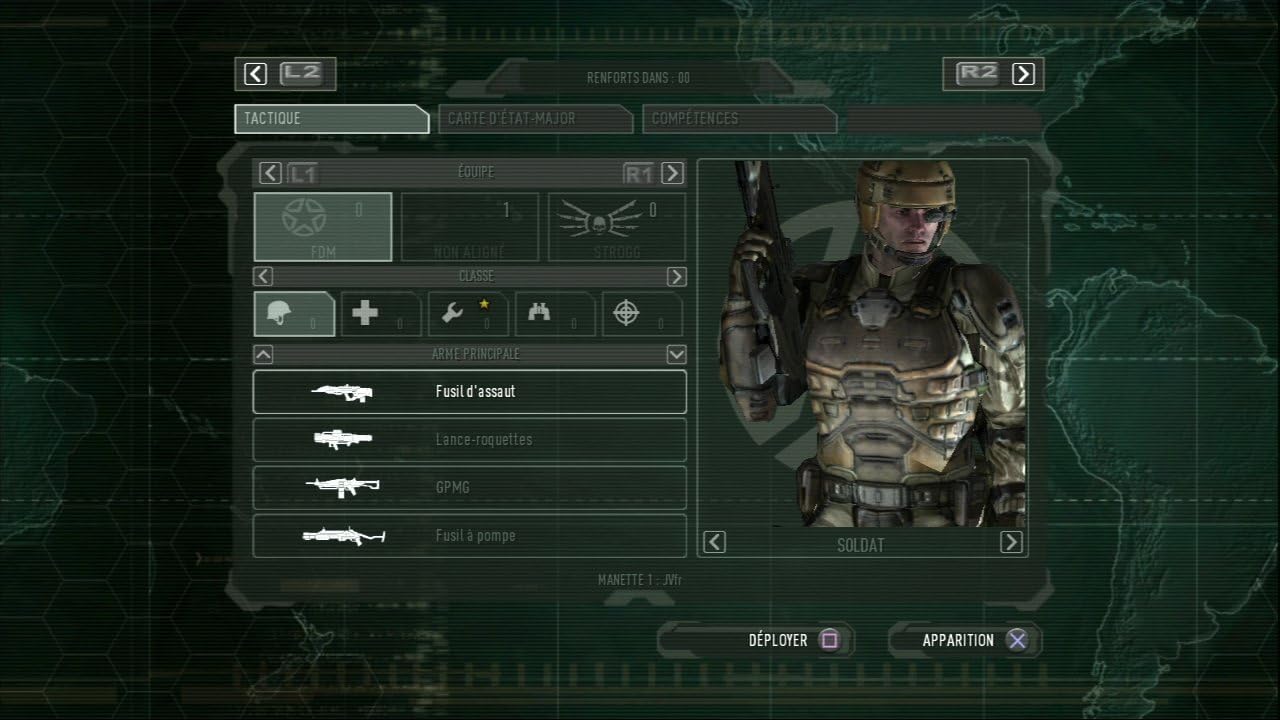
Task: Pick the Fusil à pompe weapon
Action: coord(469,536)
